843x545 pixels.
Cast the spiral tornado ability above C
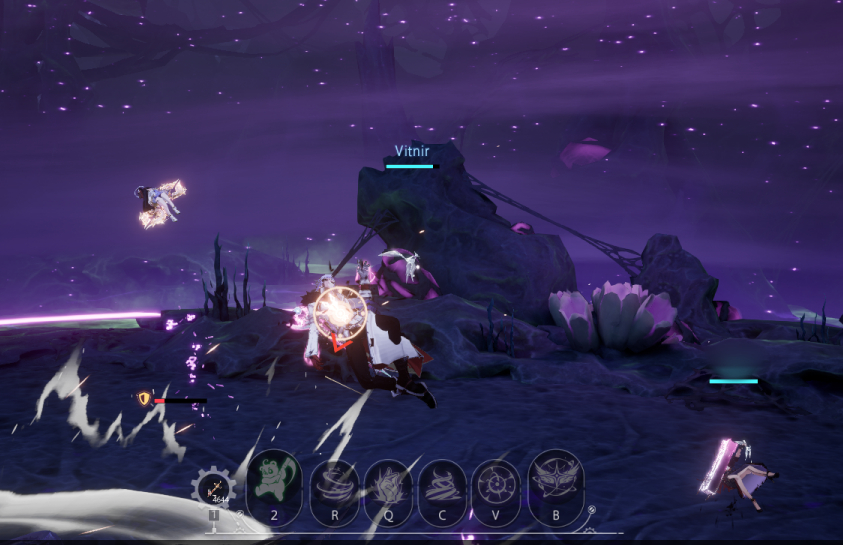point(442,484)
